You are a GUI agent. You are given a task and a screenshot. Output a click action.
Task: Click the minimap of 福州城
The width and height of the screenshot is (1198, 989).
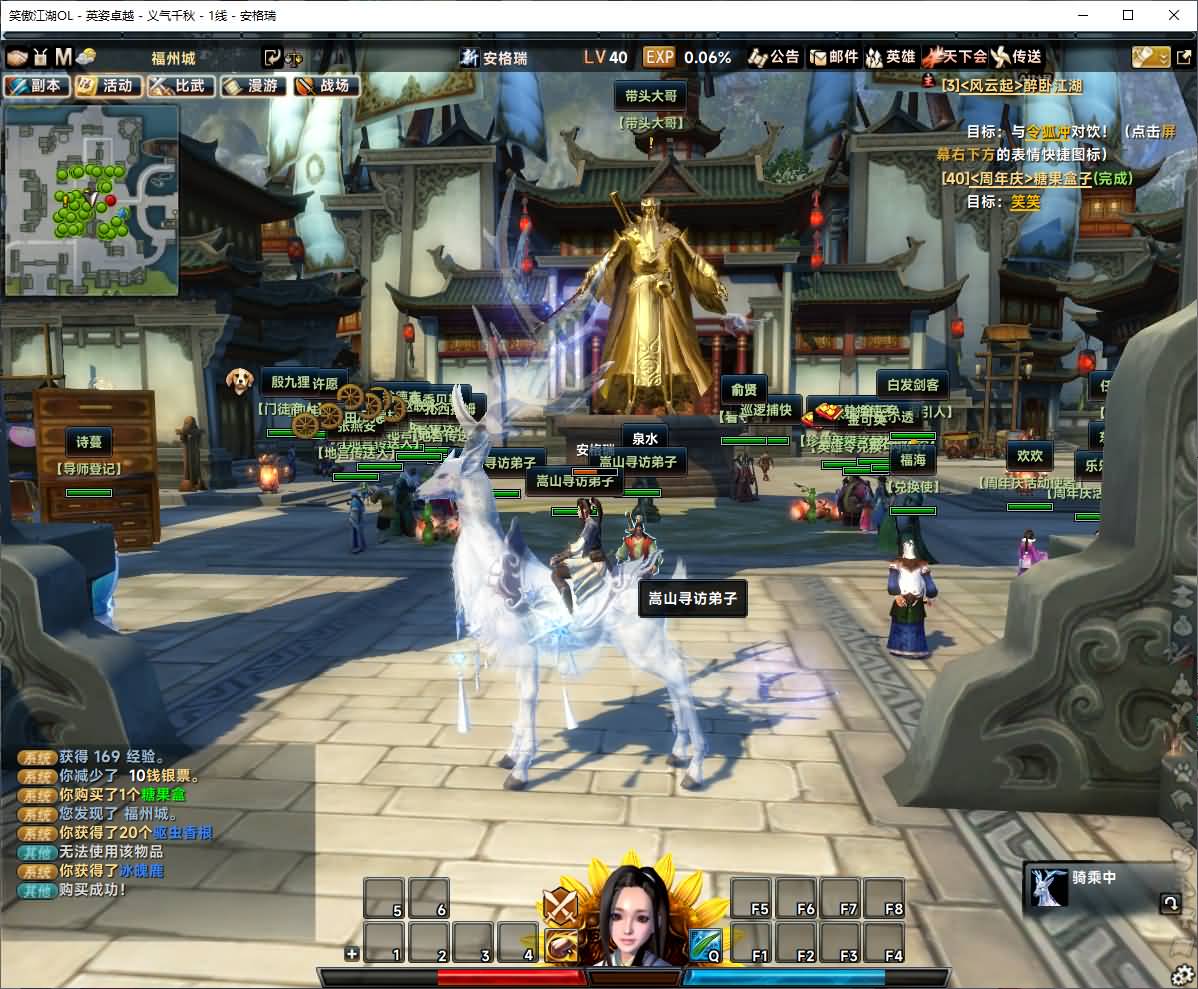point(92,200)
